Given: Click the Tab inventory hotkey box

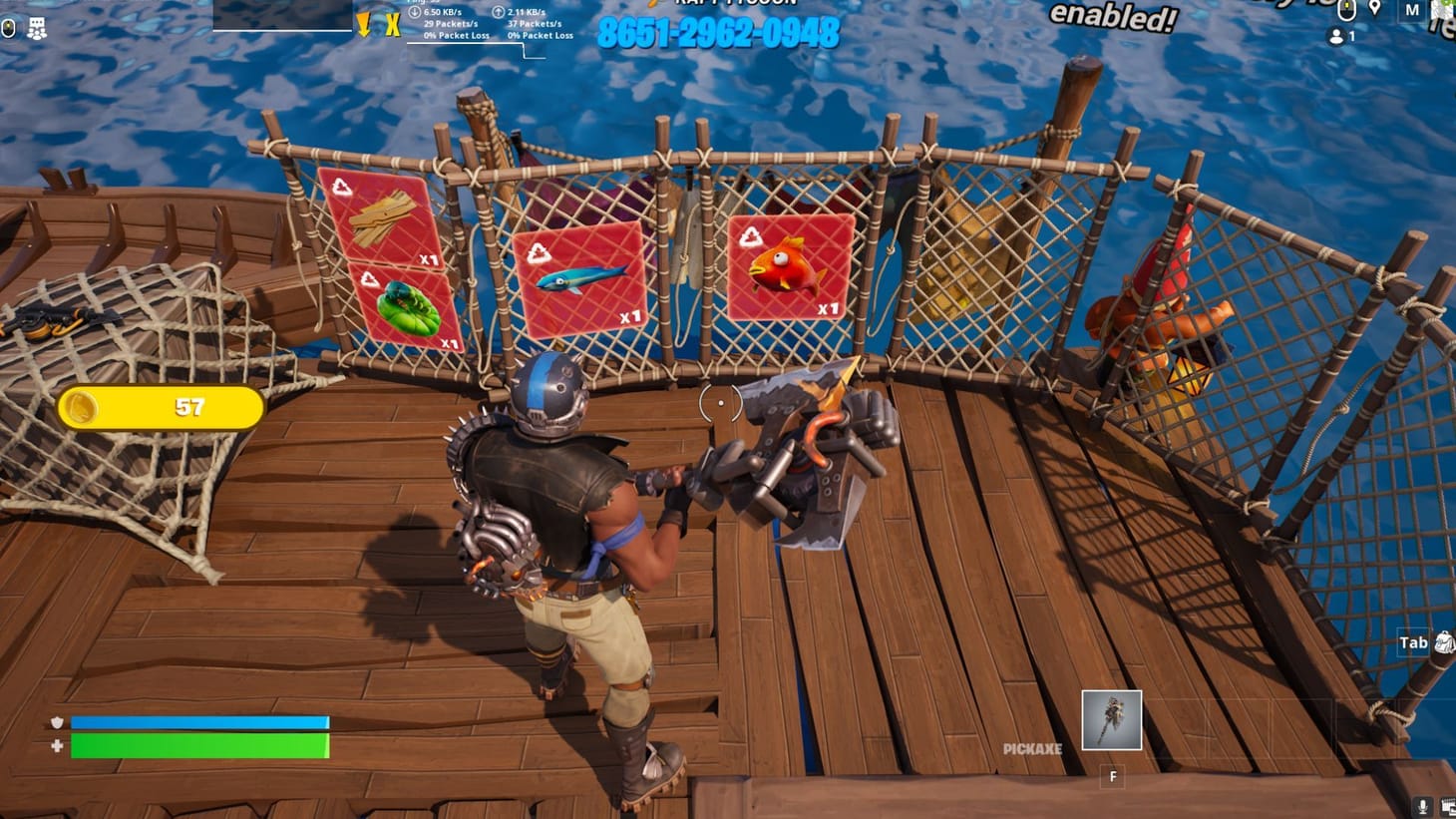Looking at the screenshot, I should [x=1413, y=642].
